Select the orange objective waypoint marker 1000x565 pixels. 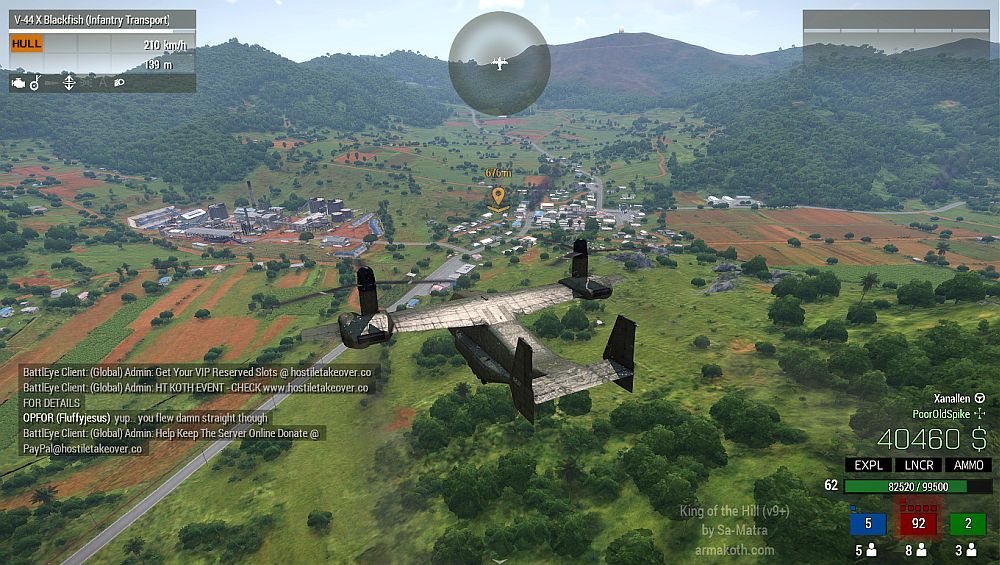click(x=498, y=196)
